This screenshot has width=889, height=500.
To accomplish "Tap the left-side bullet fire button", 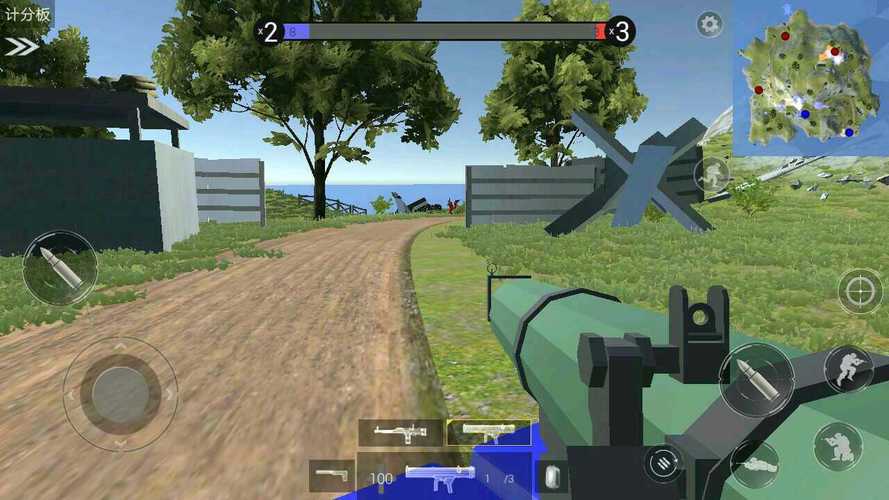I will (x=60, y=268).
